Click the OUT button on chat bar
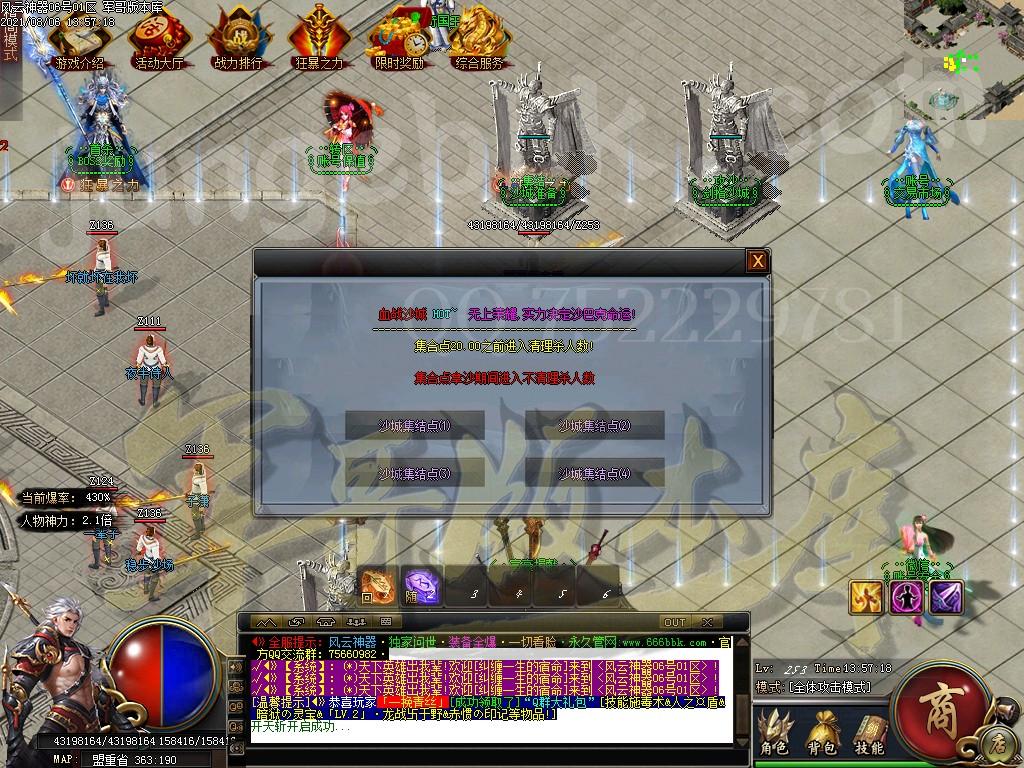 pyautogui.click(x=675, y=622)
